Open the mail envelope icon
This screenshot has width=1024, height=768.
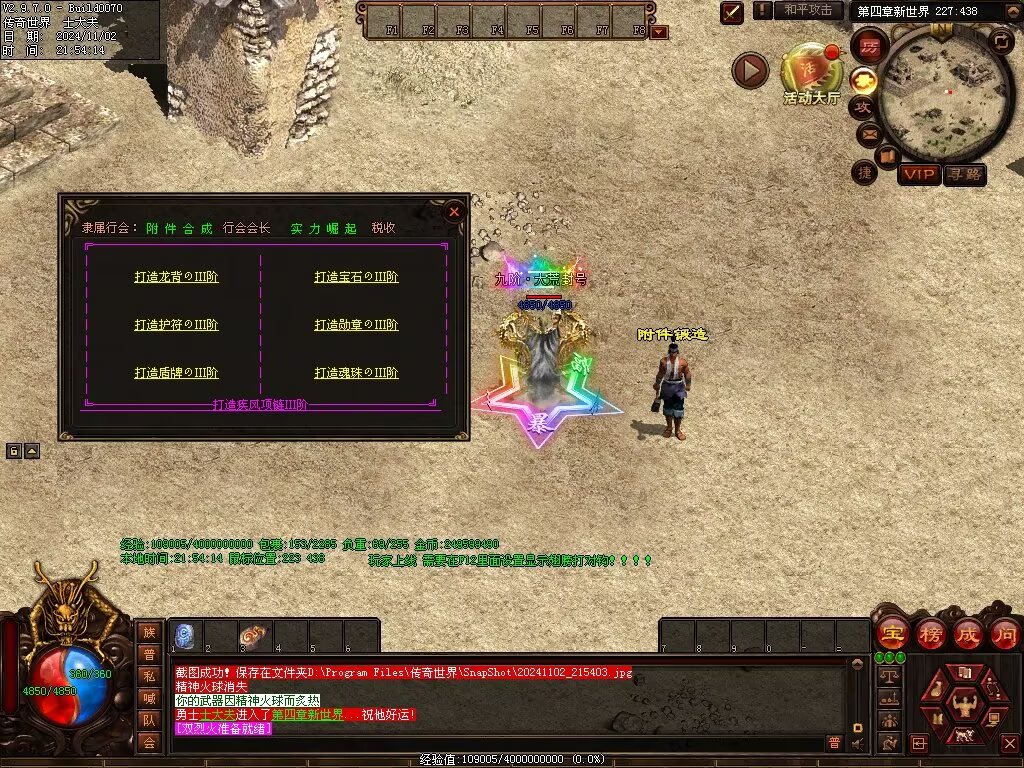point(866,133)
